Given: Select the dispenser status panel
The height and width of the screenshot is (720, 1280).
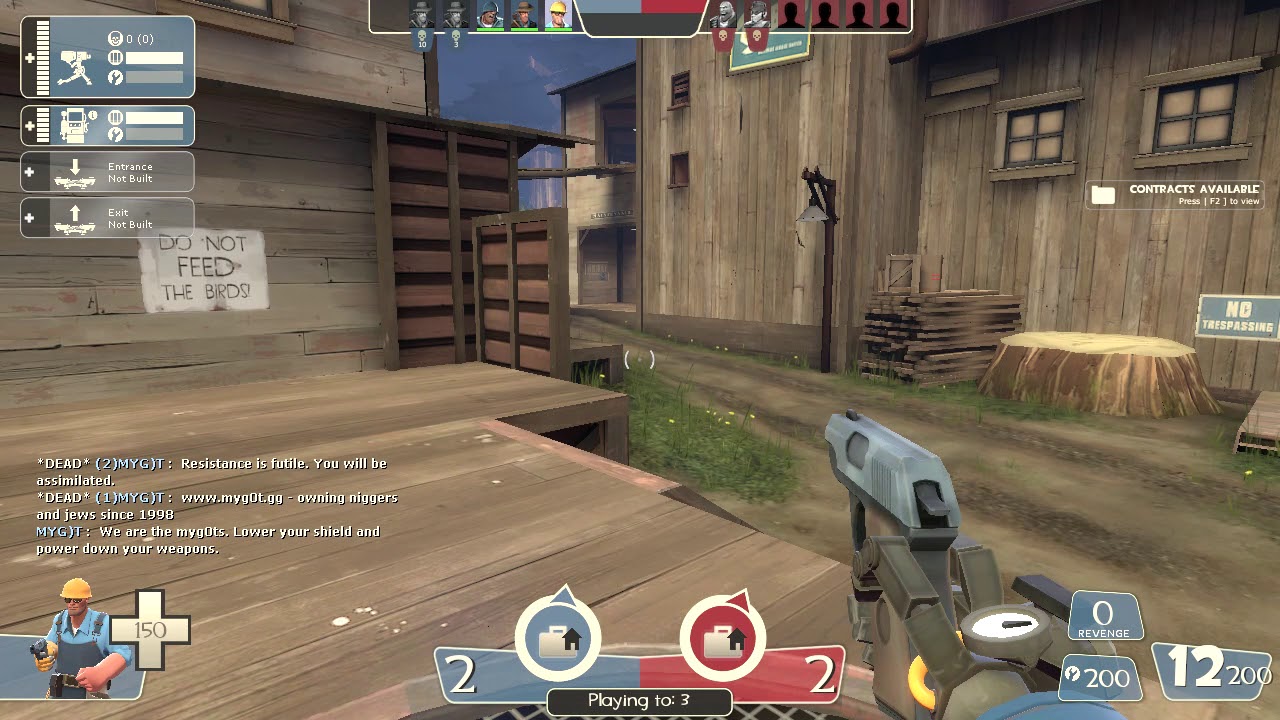Looking at the screenshot, I should [x=108, y=126].
